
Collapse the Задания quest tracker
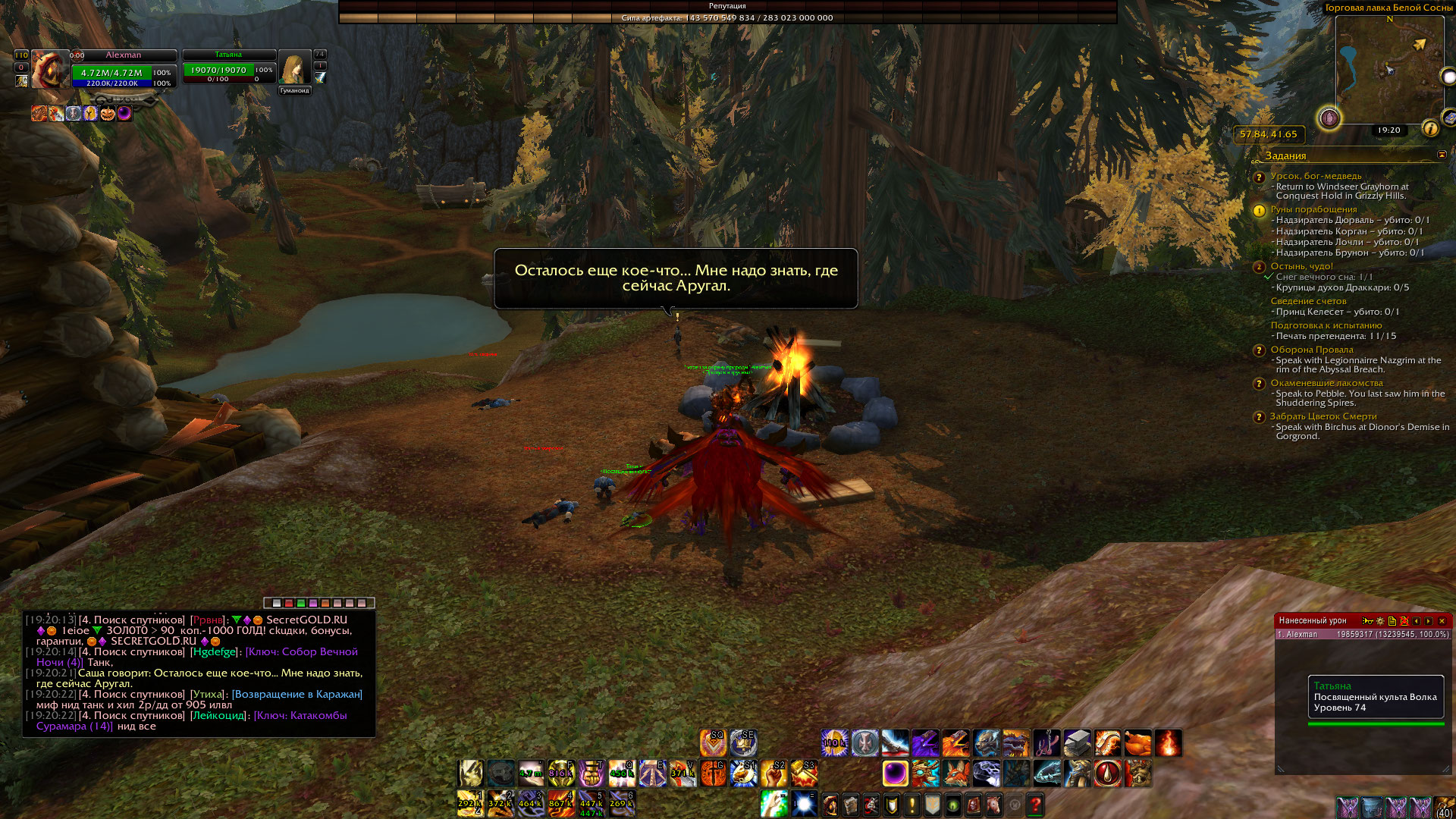(x=1442, y=155)
